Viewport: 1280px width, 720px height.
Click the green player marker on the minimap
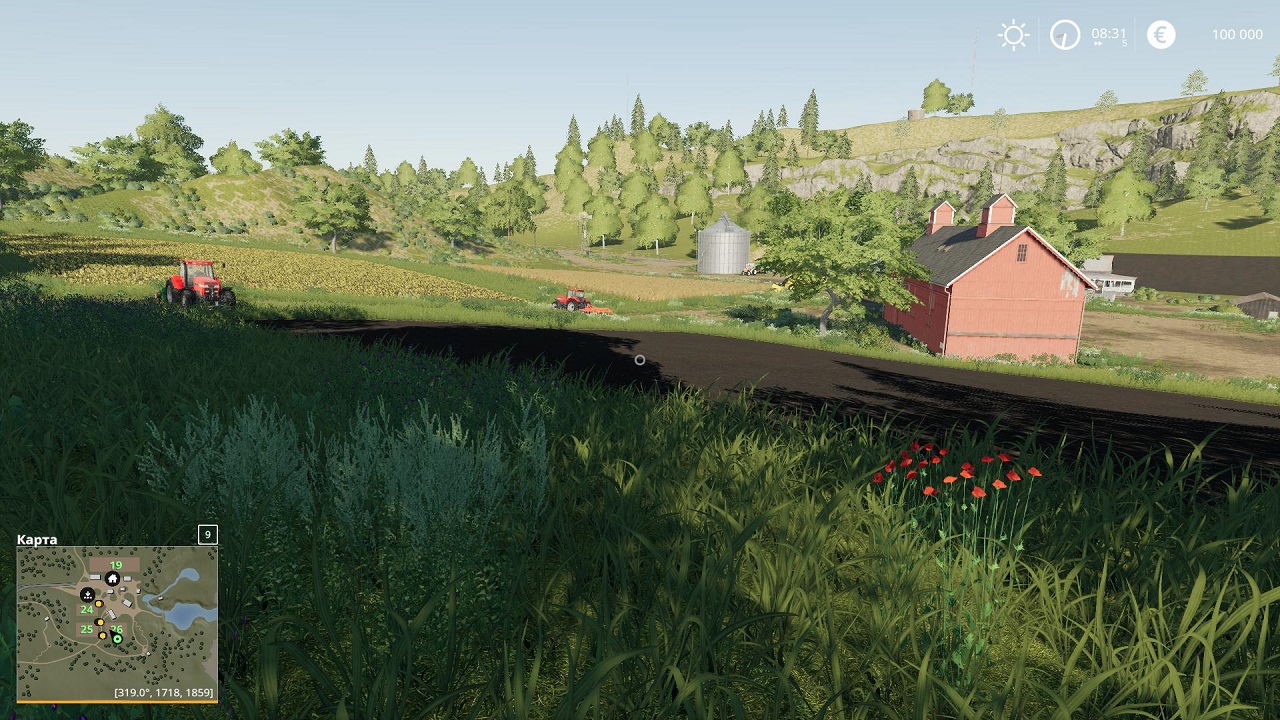point(117,639)
